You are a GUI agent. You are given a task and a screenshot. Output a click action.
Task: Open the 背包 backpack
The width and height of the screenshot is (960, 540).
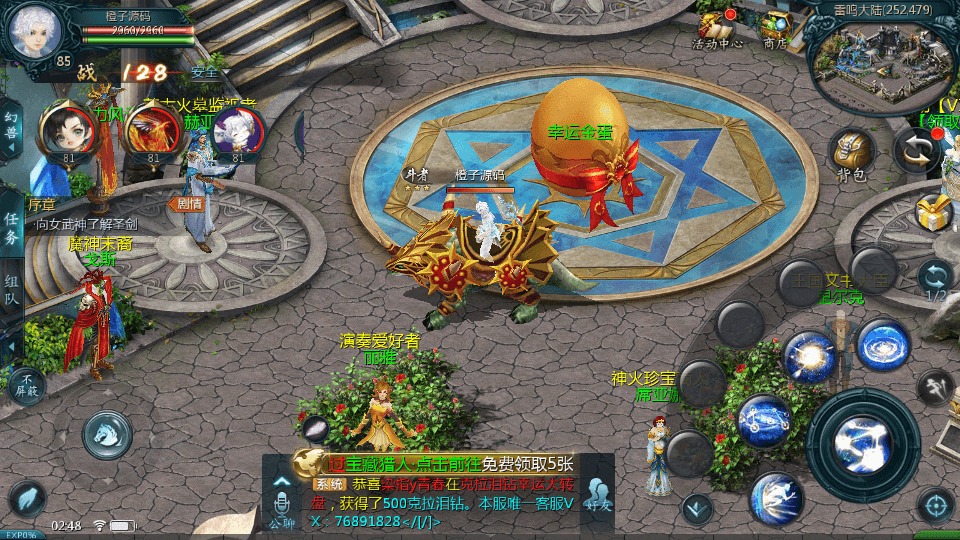tap(851, 154)
